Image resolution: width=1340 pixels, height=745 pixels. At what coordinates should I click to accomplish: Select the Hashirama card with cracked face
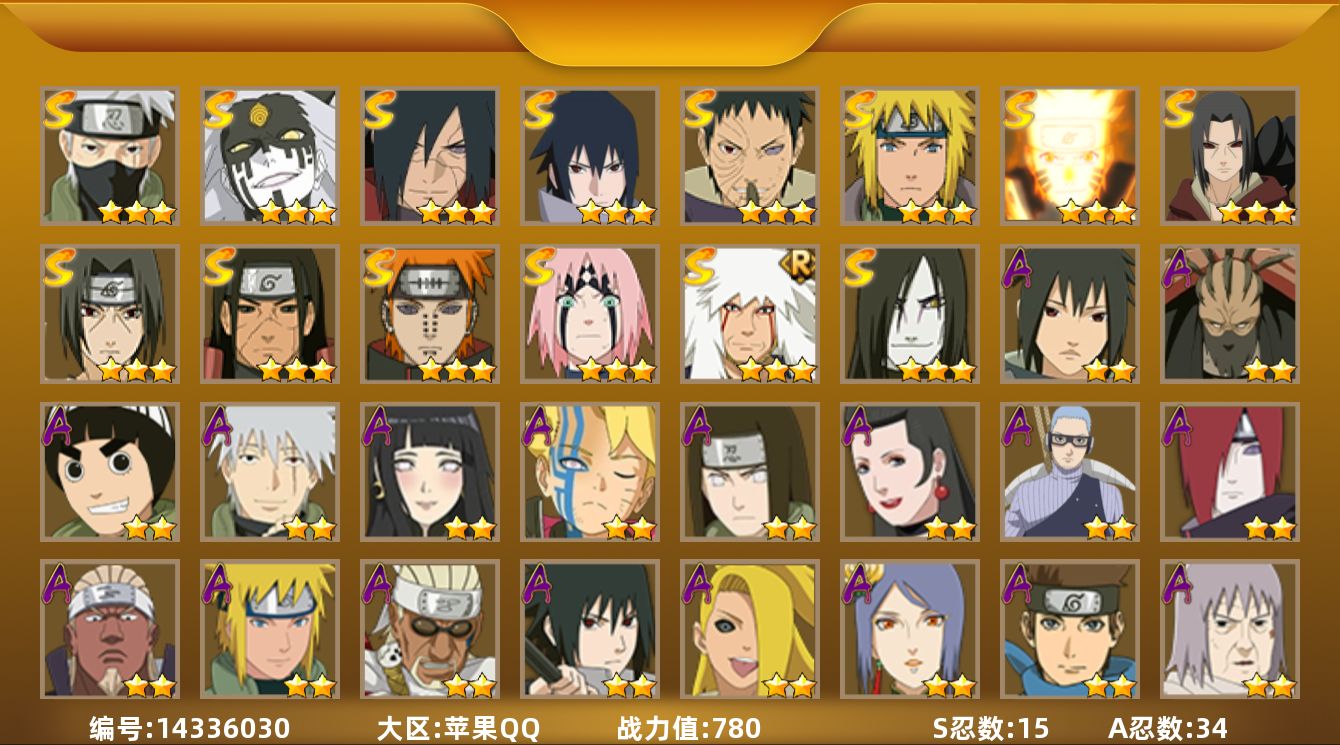point(269,314)
